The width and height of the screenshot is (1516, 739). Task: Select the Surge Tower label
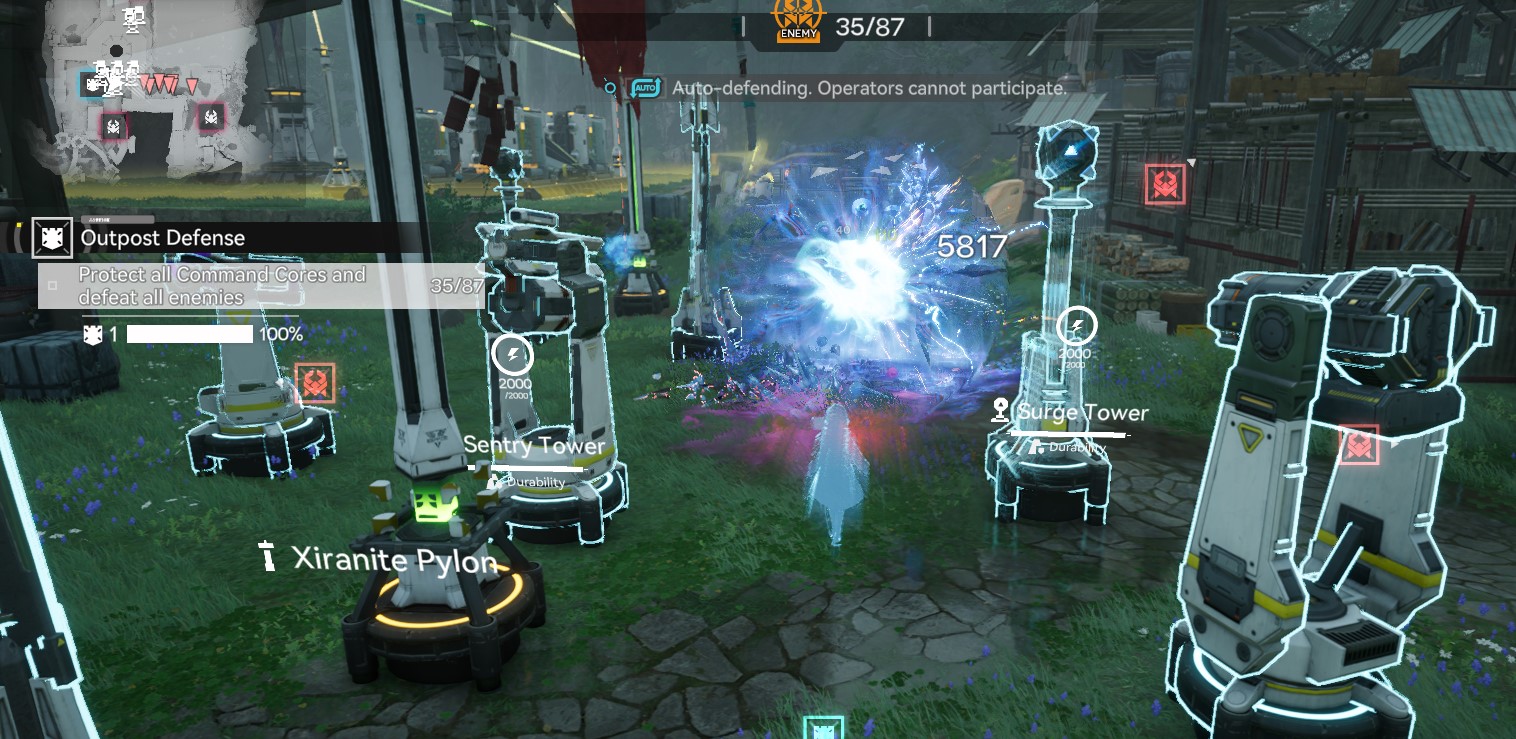point(1082,413)
